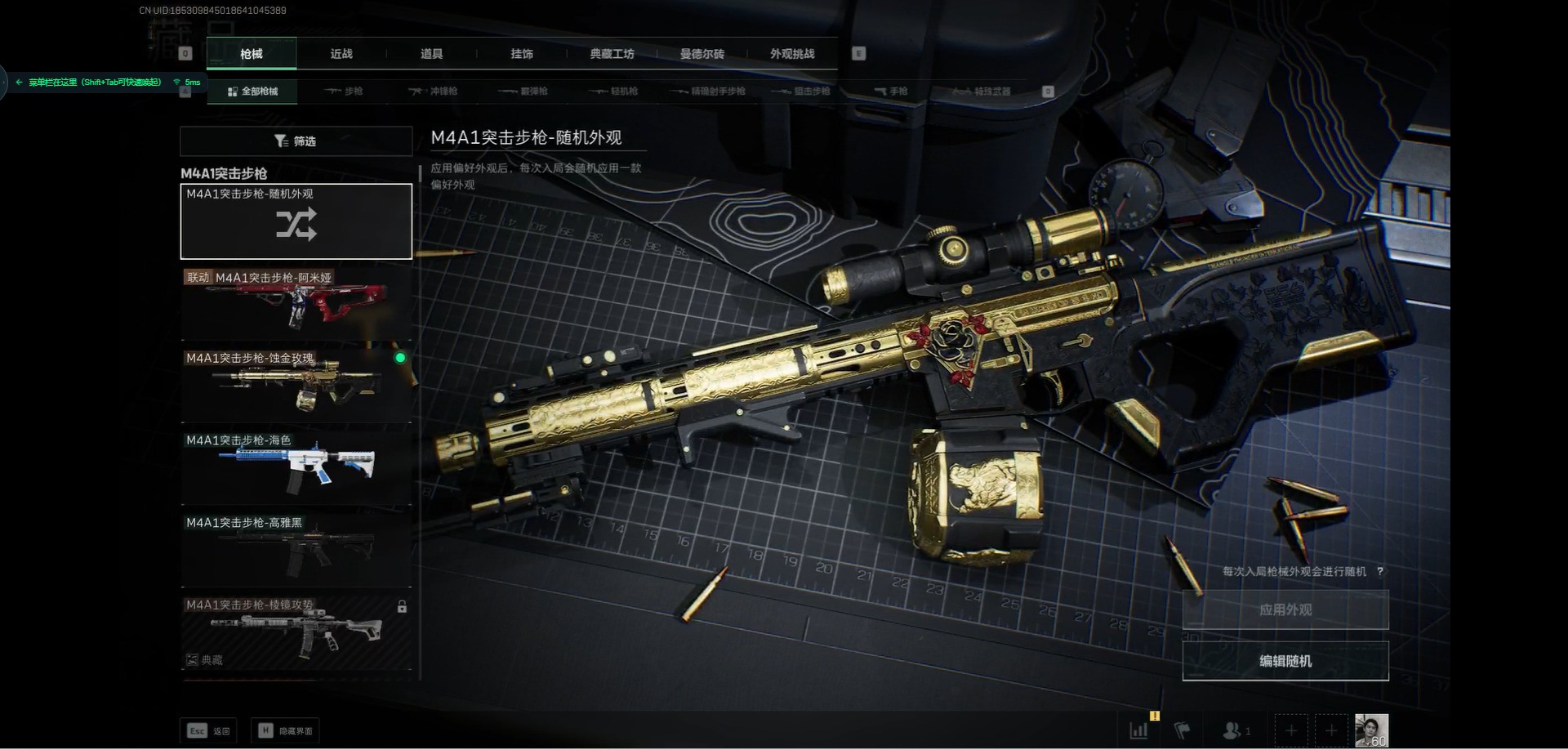The width and height of the screenshot is (1568, 750).
Task: Select the 全部枪械 all-weapons filter
Action: (x=252, y=92)
